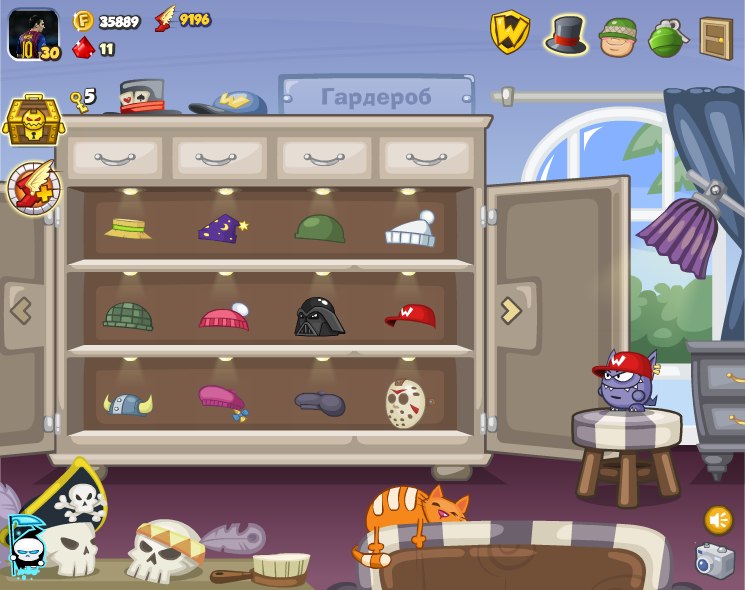Choose the white hockey mask

405,403
